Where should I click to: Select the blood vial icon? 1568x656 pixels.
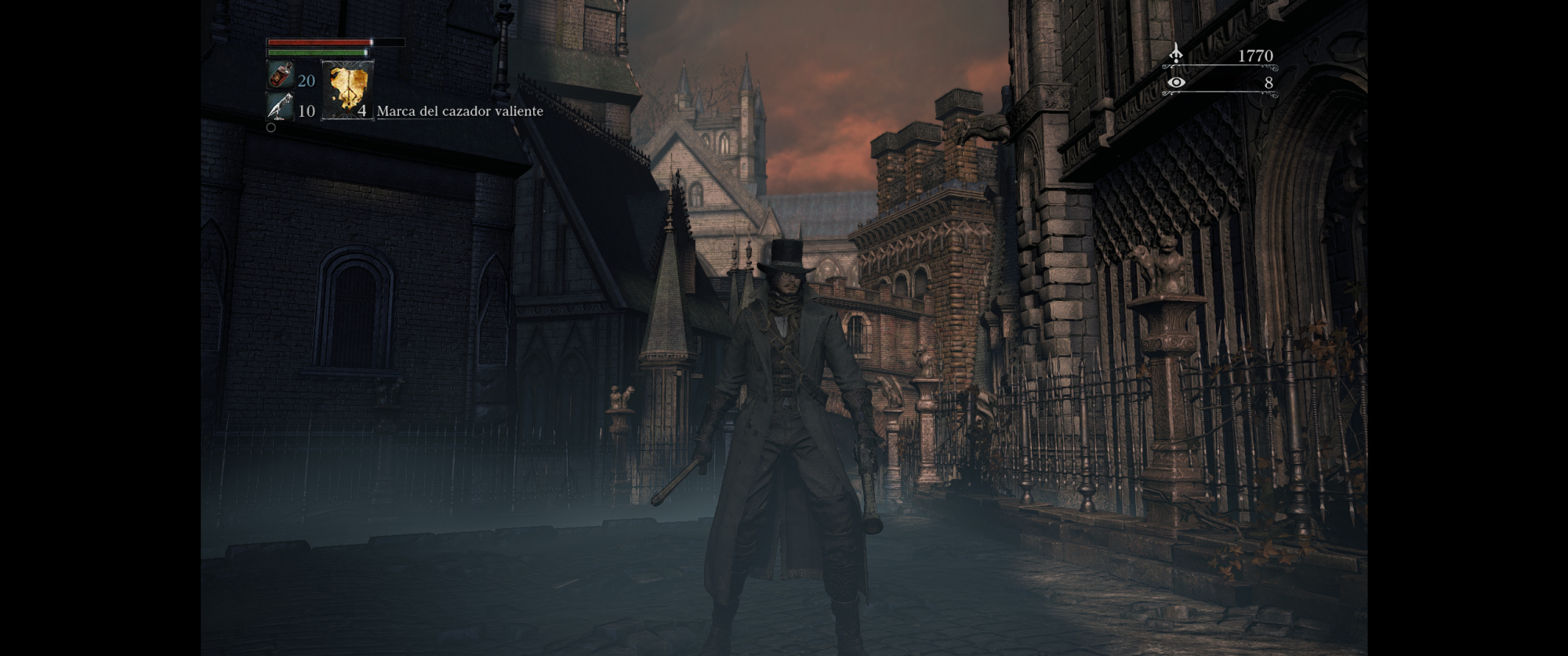(280, 77)
